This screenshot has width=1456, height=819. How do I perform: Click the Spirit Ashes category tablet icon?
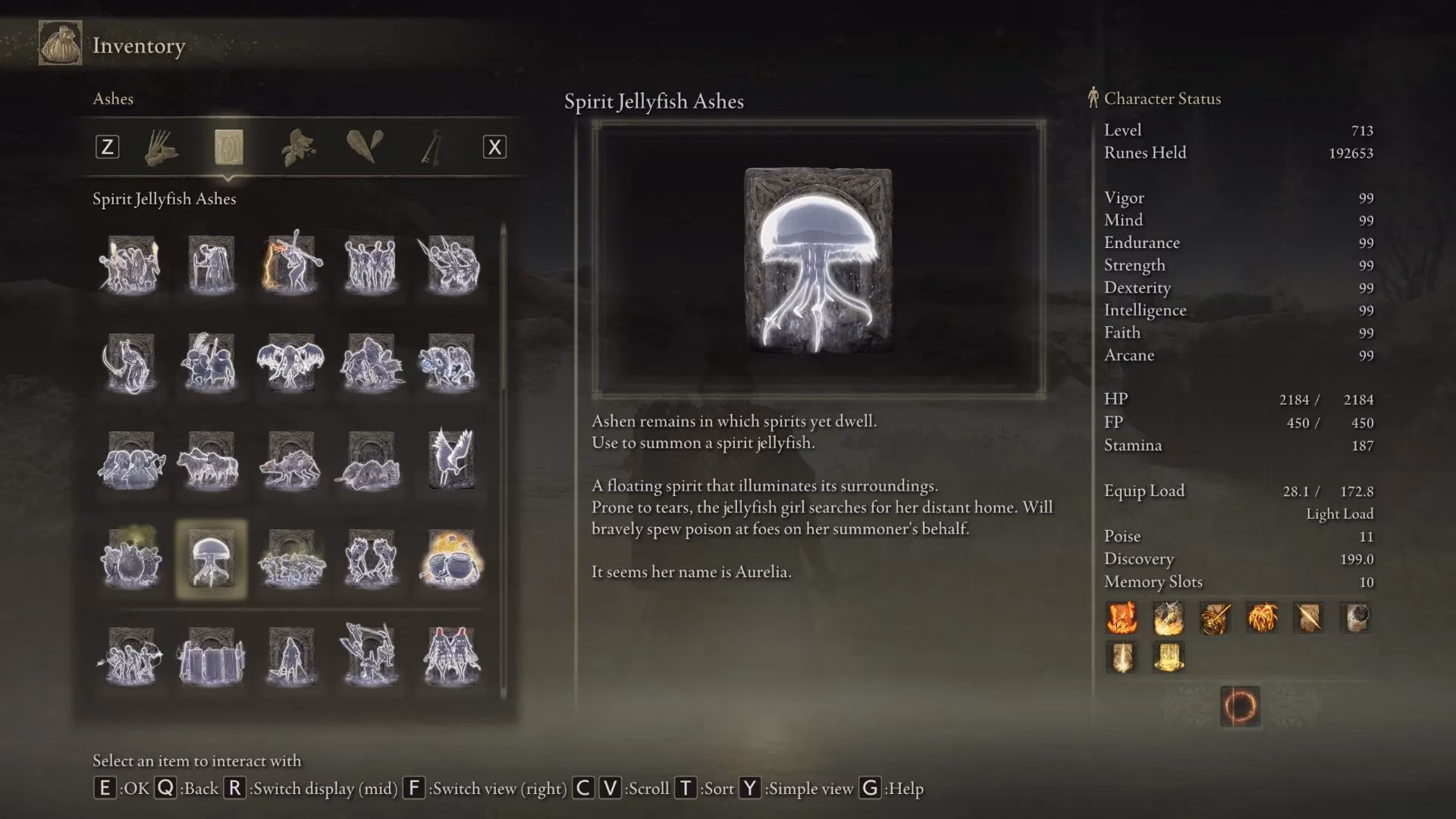(229, 148)
